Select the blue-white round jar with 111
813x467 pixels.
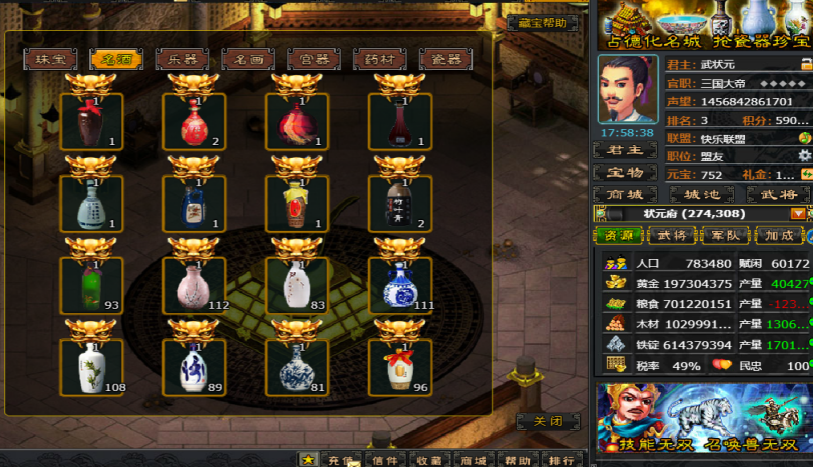(400, 285)
